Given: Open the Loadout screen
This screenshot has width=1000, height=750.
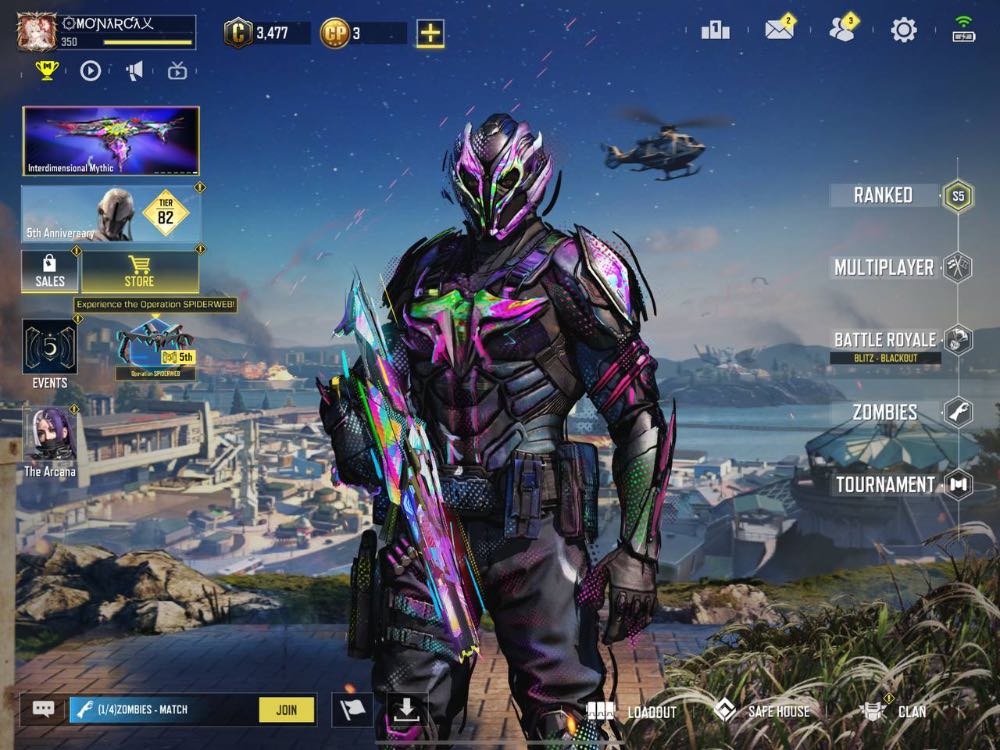Looking at the screenshot, I should pyautogui.click(x=632, y=712).
